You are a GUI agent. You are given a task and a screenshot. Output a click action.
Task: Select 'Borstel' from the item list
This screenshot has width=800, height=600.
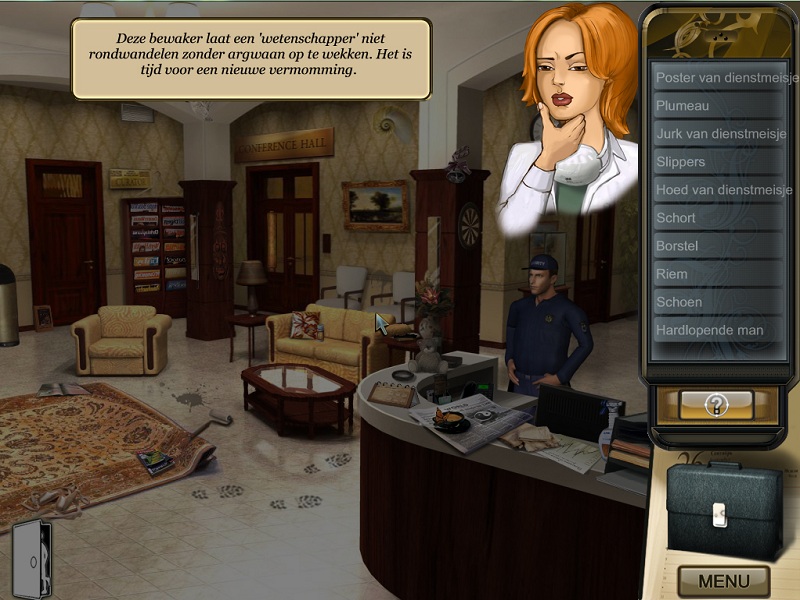click(x=717, y=245)
